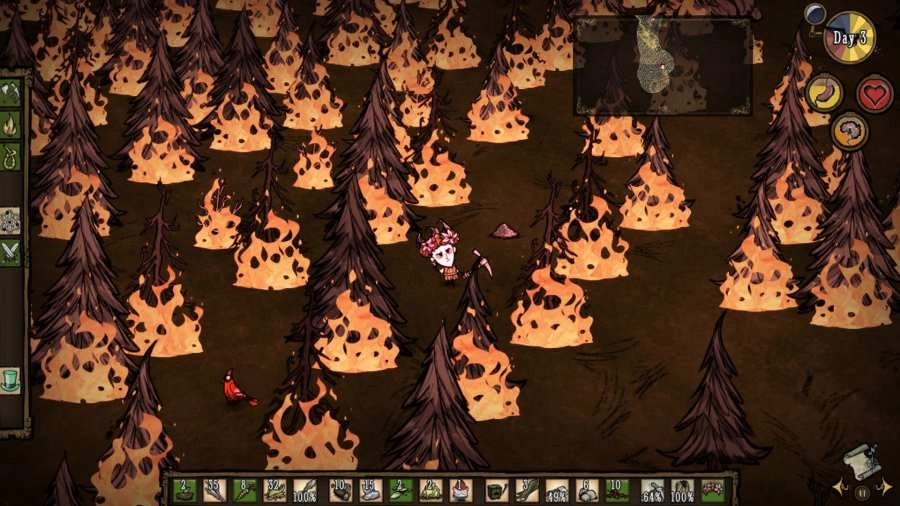Image resolution: width=900 pixels, height=506 pixels.
Task: Open the Tools crafting tab
Action: click(10, 94)
